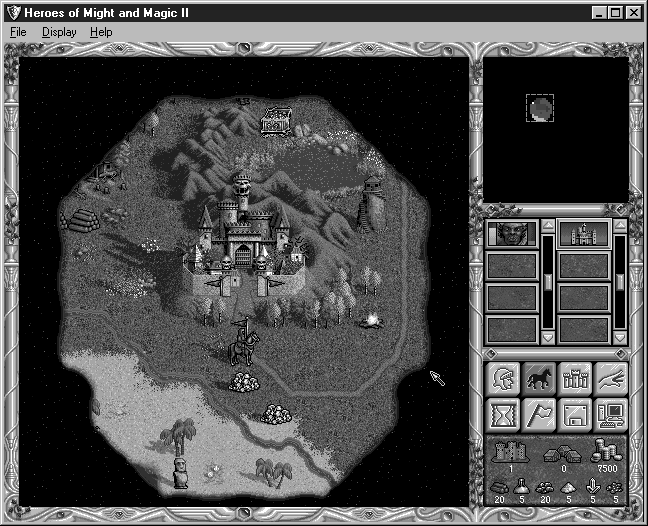This screenshot has height=526, width=648.
Task: Open the Help menu
Action: point(101,32)
